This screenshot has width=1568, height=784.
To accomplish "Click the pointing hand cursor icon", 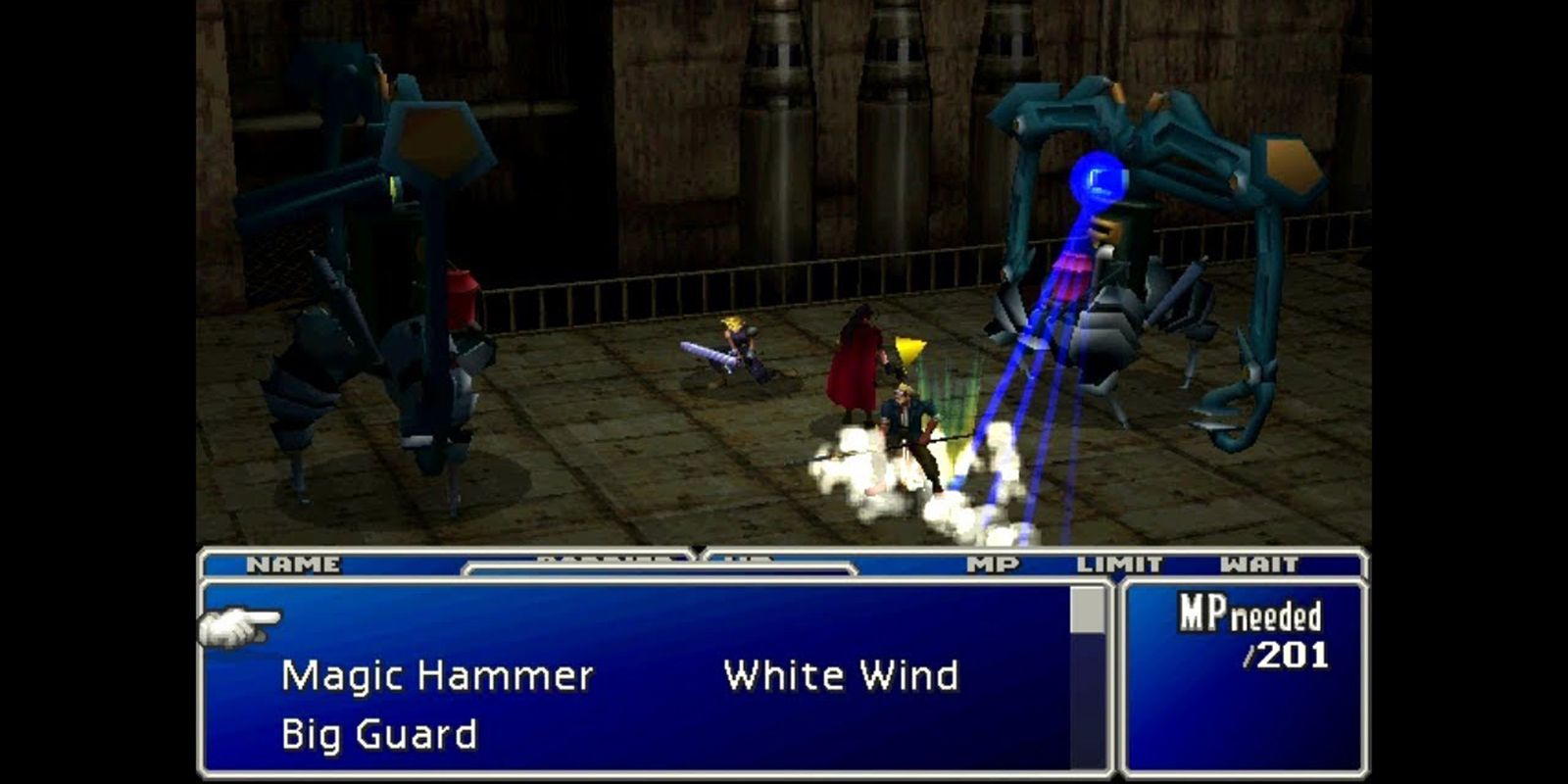I will [235, 627].
